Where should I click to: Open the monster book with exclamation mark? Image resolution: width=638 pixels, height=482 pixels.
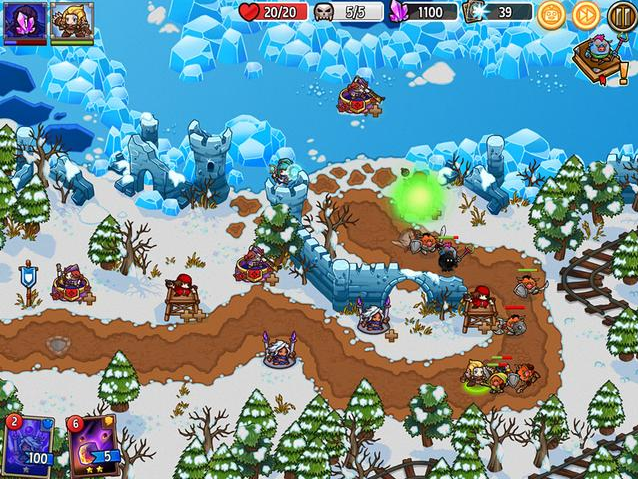tap(598, 58)
